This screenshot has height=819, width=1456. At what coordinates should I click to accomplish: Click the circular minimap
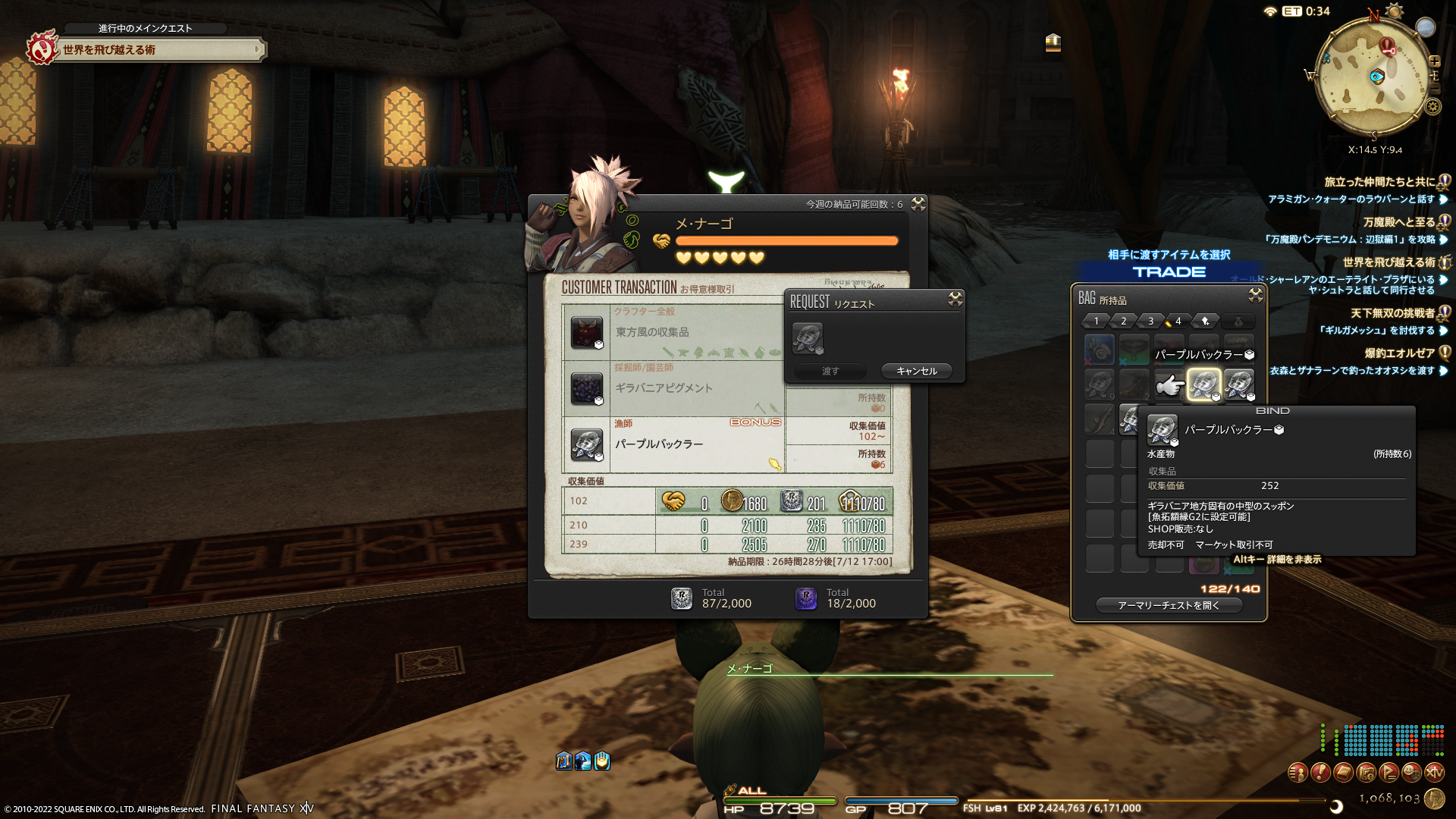click(1373, 76)
